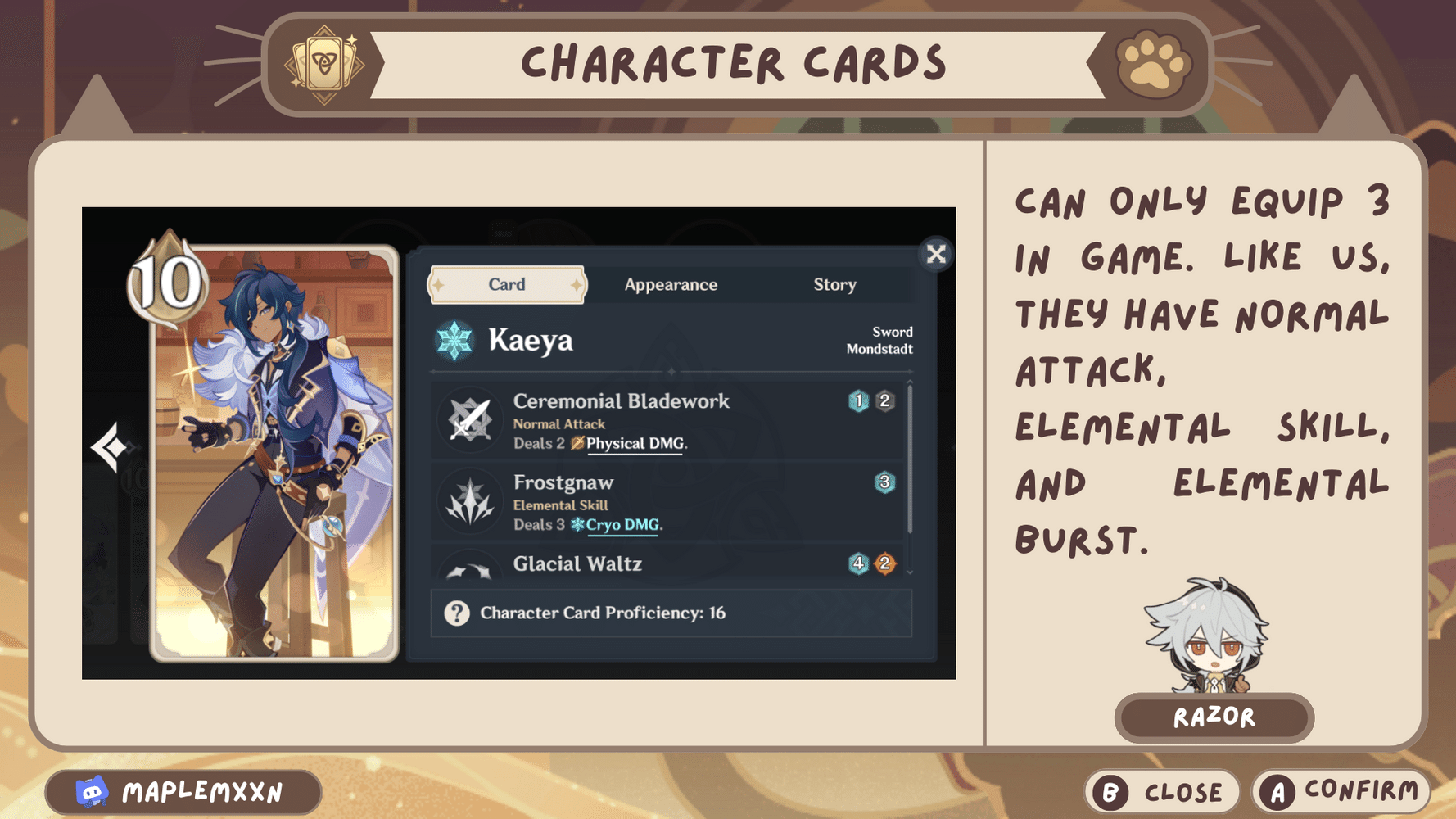The width and height of the screenshot is (1456, 819).
Task: Select the Card tab
Action: [x=506, y=284]
